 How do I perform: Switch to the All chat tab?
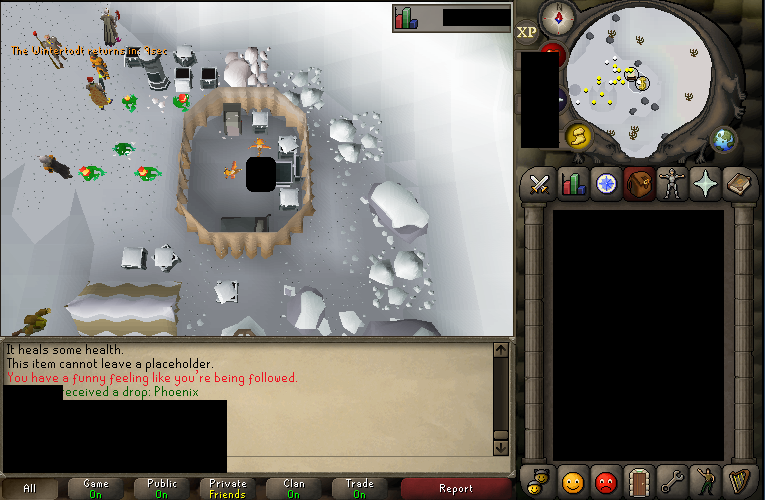pos(30,488)
